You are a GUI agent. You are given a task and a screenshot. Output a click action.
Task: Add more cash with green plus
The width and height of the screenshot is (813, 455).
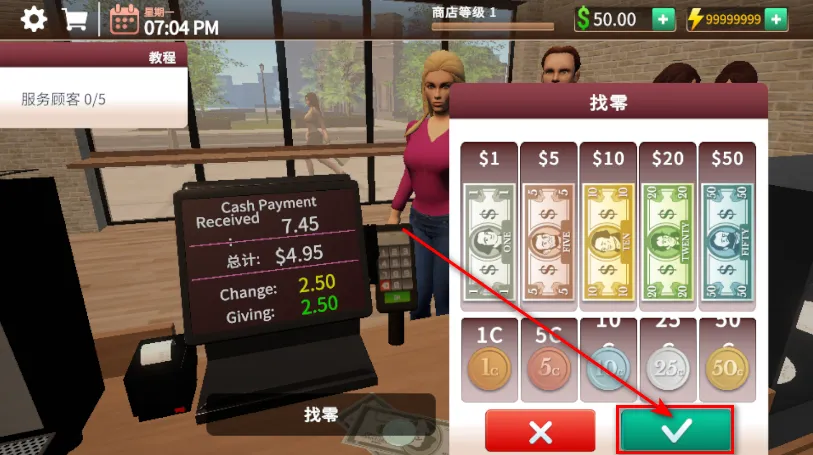click(x=663, y=19)
